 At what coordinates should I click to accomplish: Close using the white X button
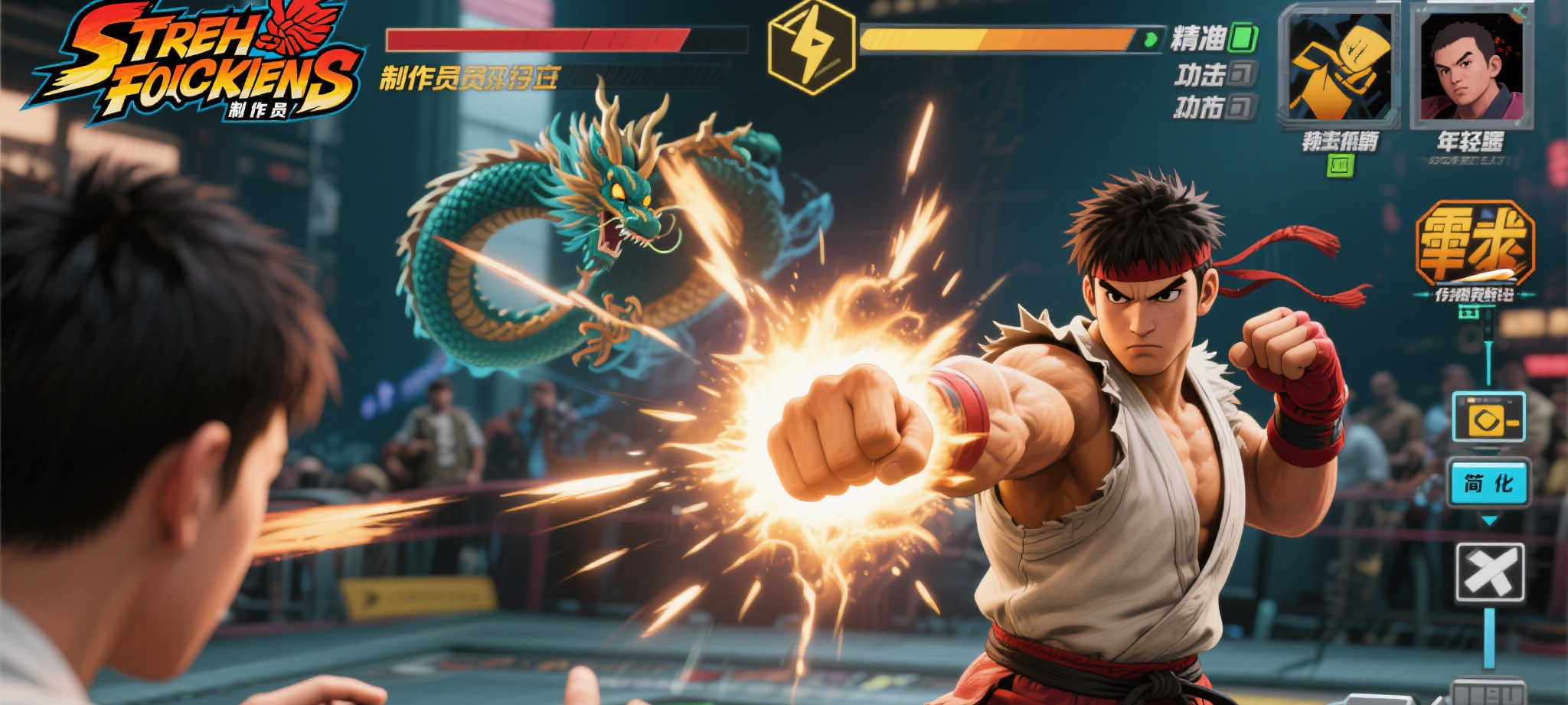click(1489, 573)
